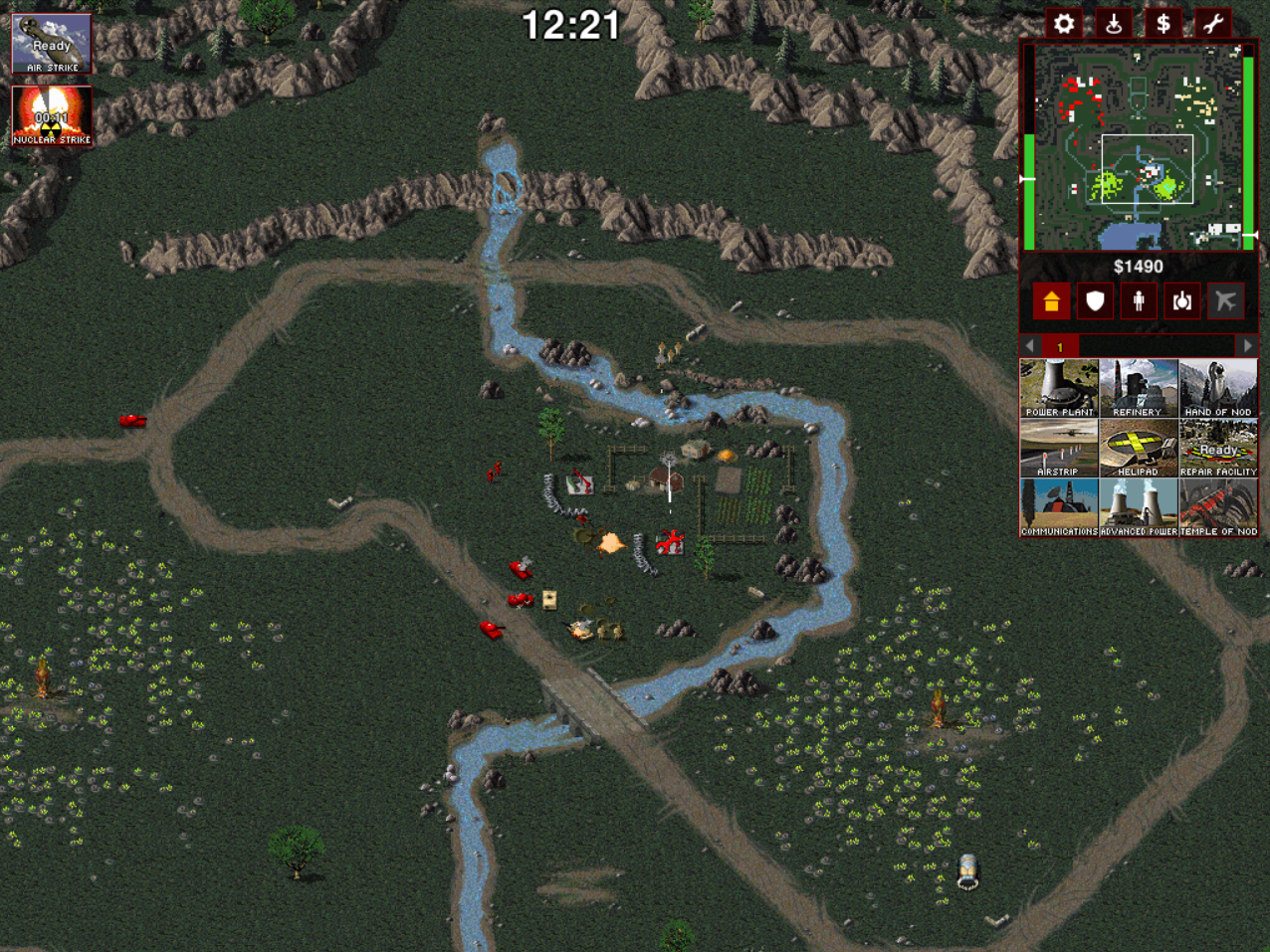Viewport: 1270px width, 952px height.
Task: Start building the Temple of Nod
Action: [x=1218, y=507]
